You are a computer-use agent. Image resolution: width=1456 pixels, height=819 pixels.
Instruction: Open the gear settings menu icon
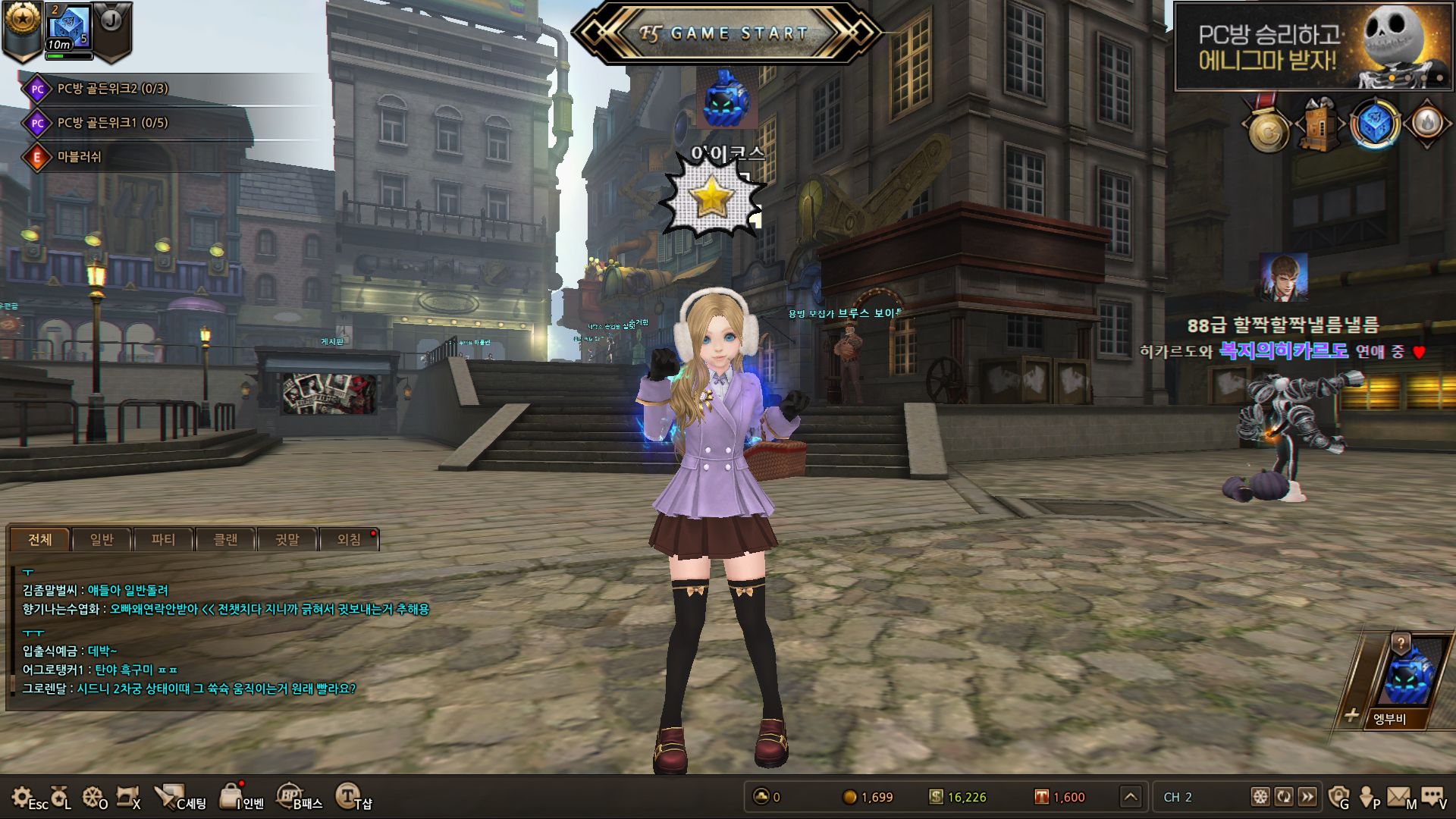pos(21,796)
